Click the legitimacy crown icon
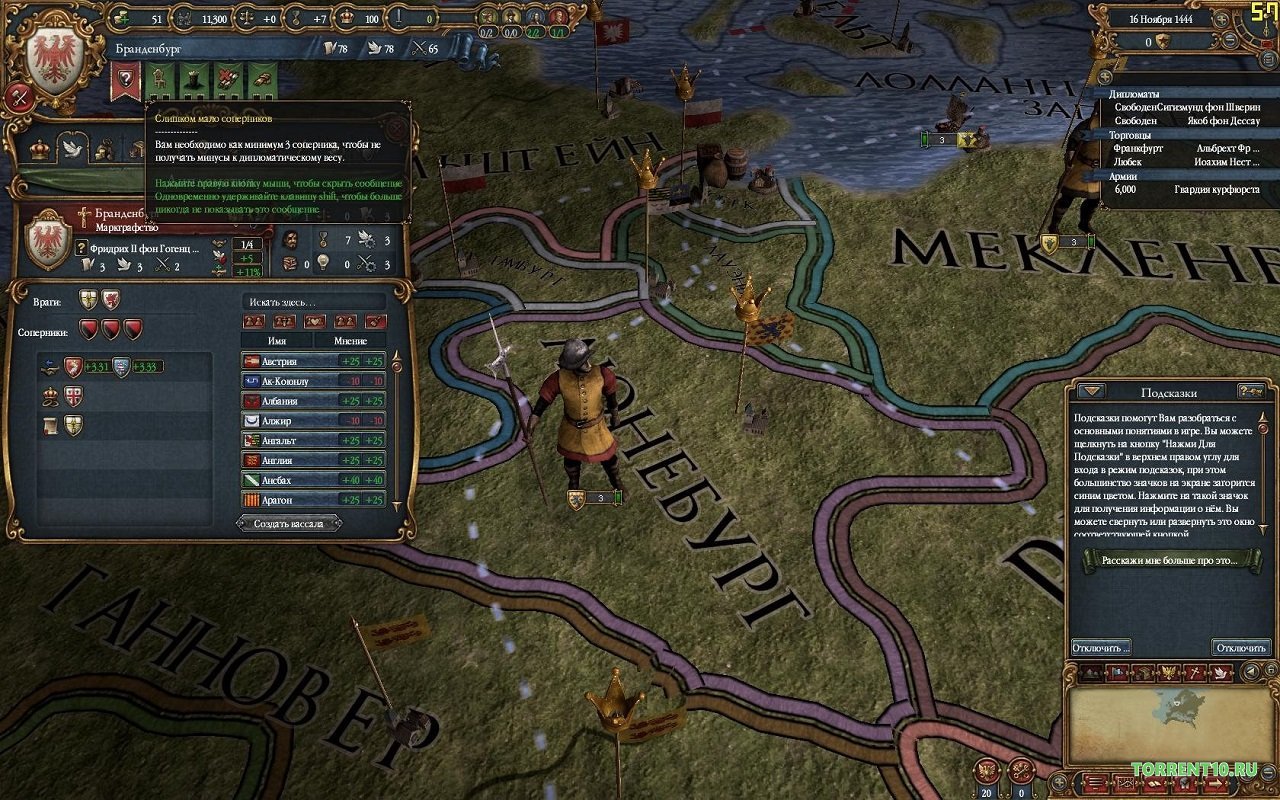Viewport: 1280px width, 800px height. 346,18
